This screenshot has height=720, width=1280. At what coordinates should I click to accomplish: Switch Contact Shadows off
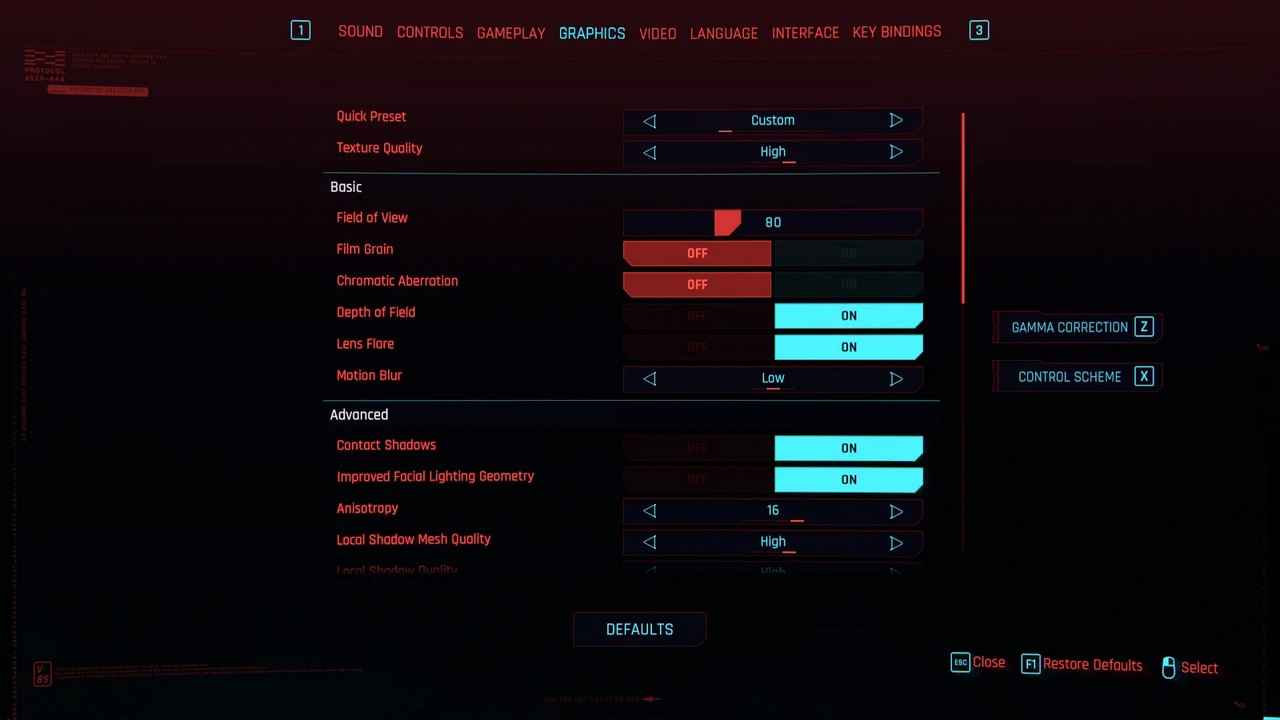point(697,448)
